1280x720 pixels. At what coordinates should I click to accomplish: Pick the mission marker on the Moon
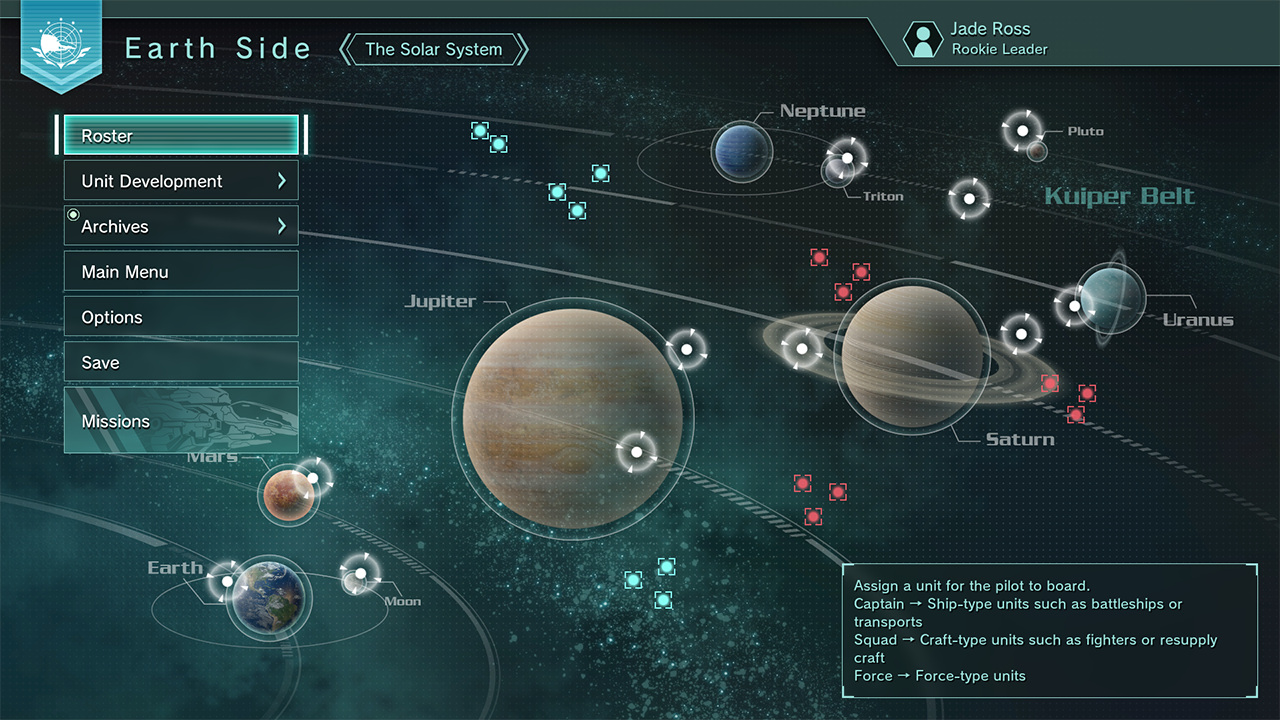(360, 574)
